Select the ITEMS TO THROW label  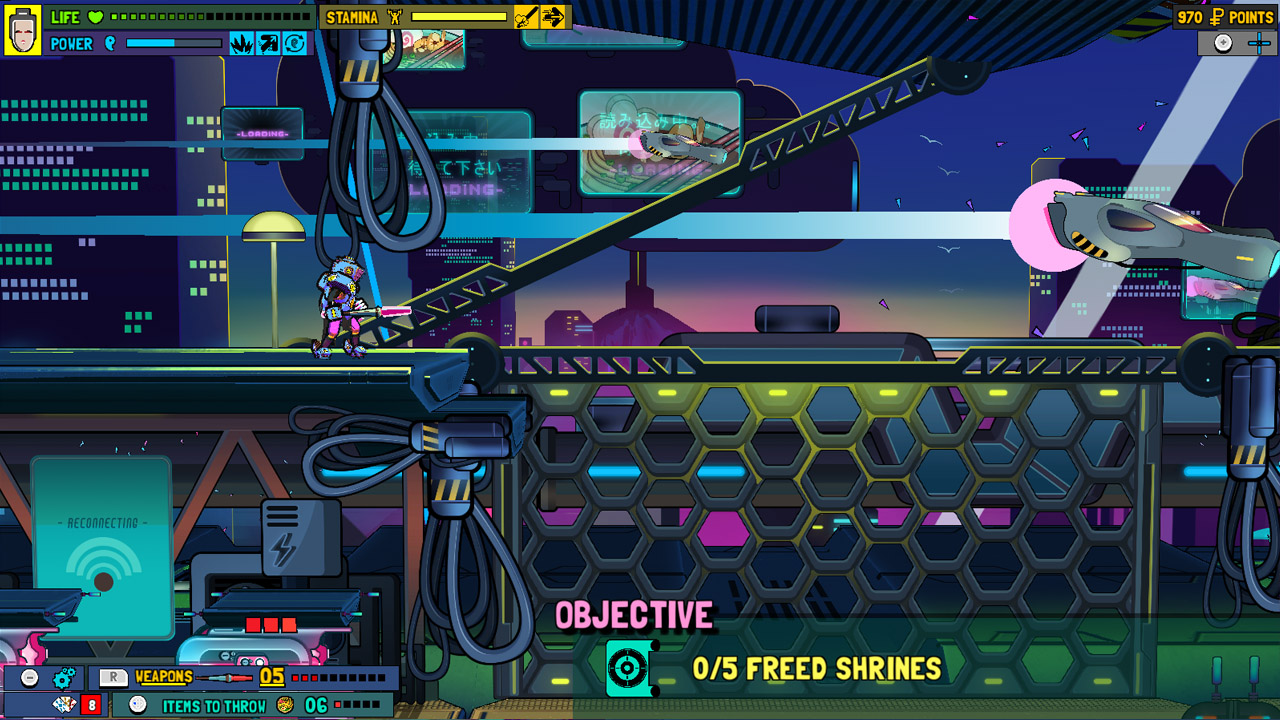pyautogui.click(x=214, y=703)
